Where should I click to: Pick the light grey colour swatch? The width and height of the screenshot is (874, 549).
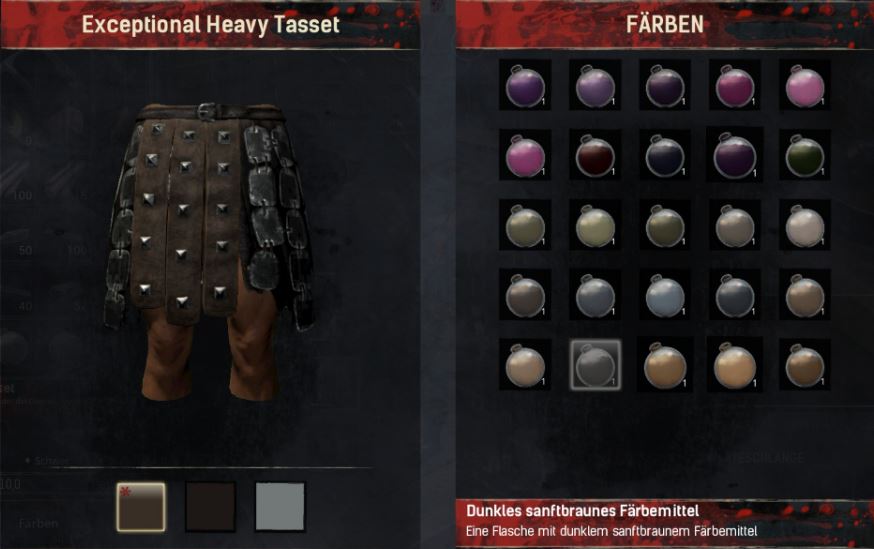tap(280, 505)
